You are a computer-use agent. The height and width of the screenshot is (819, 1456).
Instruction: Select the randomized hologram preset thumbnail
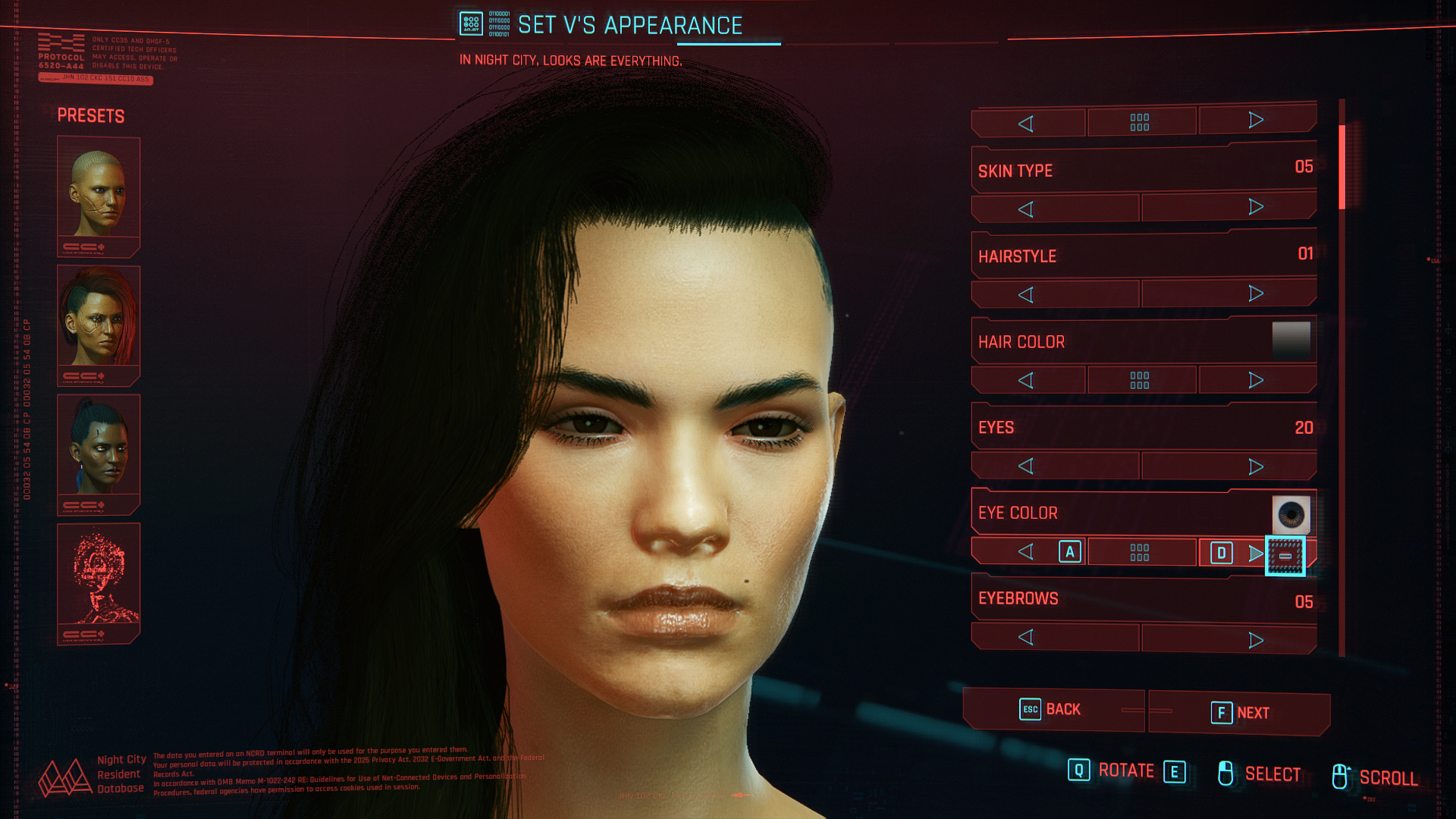coord(99,582)
